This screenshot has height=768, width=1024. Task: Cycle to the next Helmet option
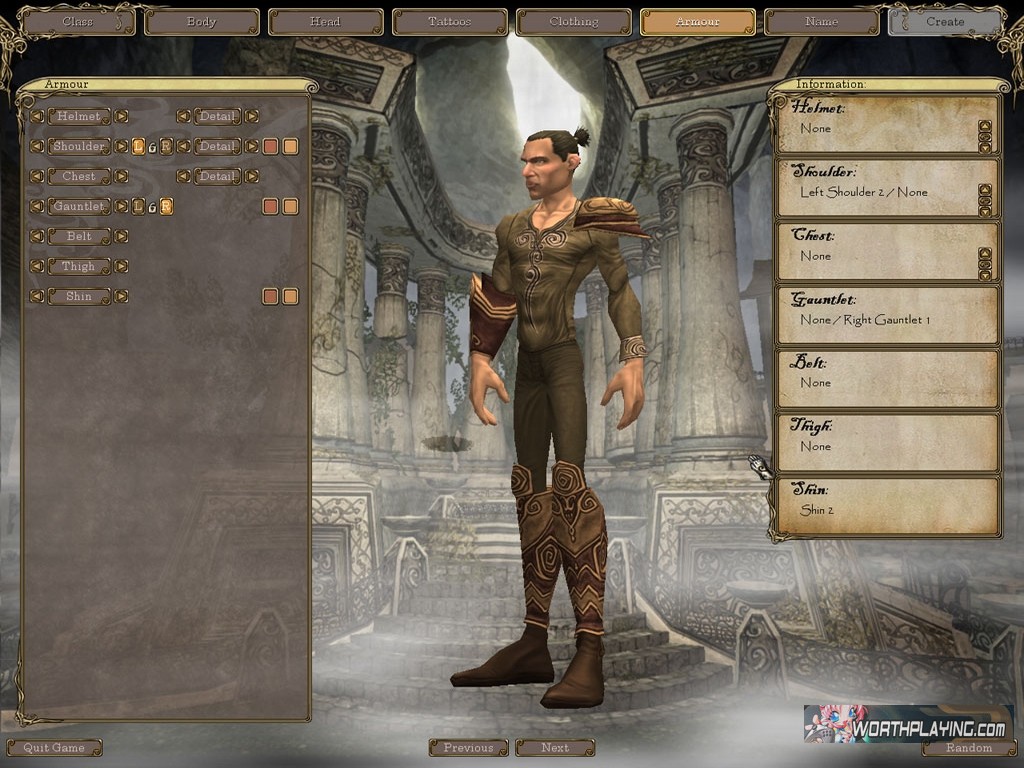pyautogui.click(x=121, y=116)
